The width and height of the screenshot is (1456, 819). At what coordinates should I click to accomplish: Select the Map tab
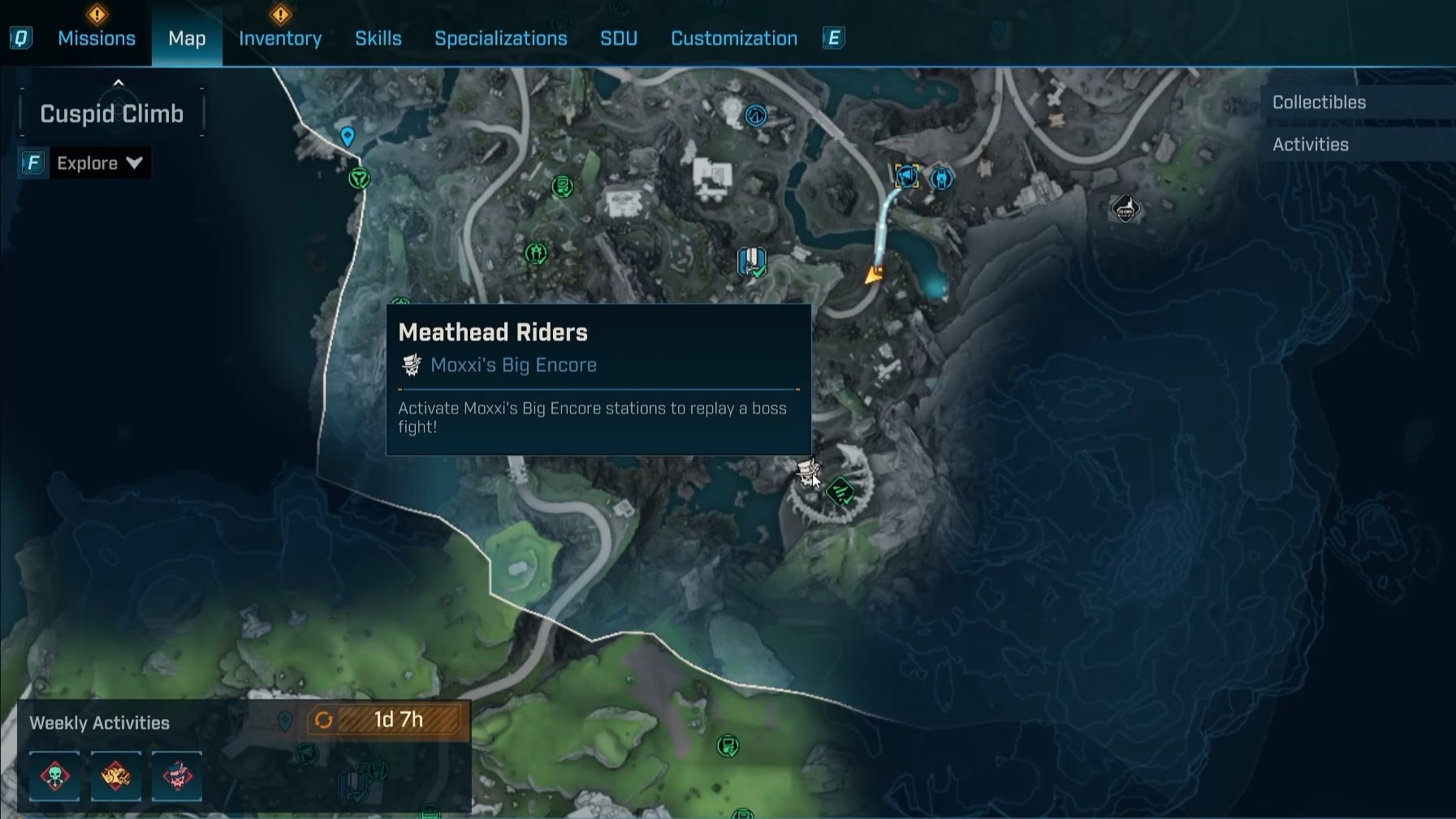(187, 38)
